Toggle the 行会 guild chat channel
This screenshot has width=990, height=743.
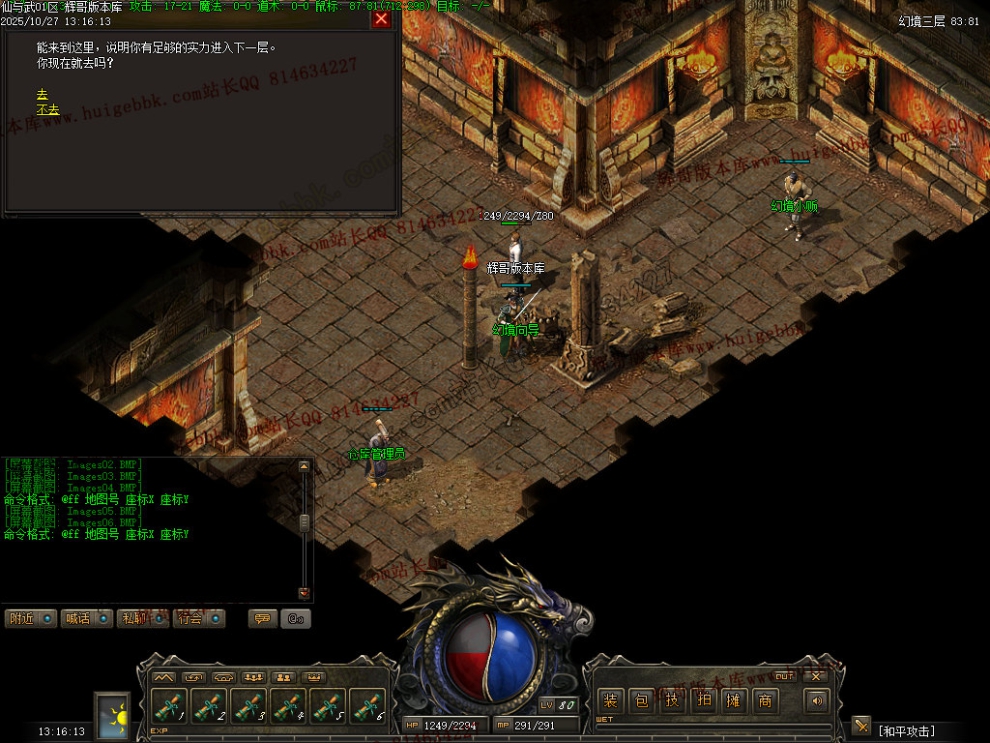click(199, 618)
